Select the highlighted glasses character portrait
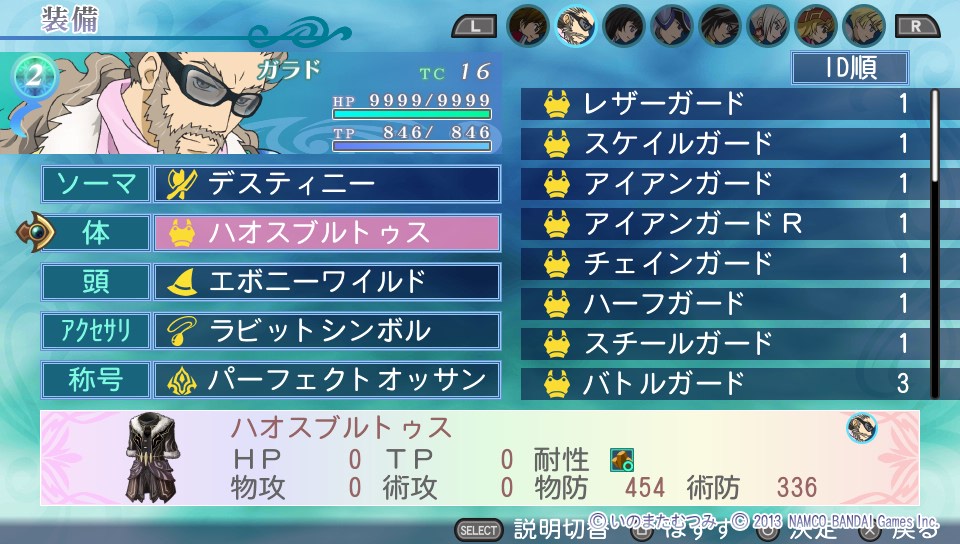960x544 pixels. click(x=575, y=25)
